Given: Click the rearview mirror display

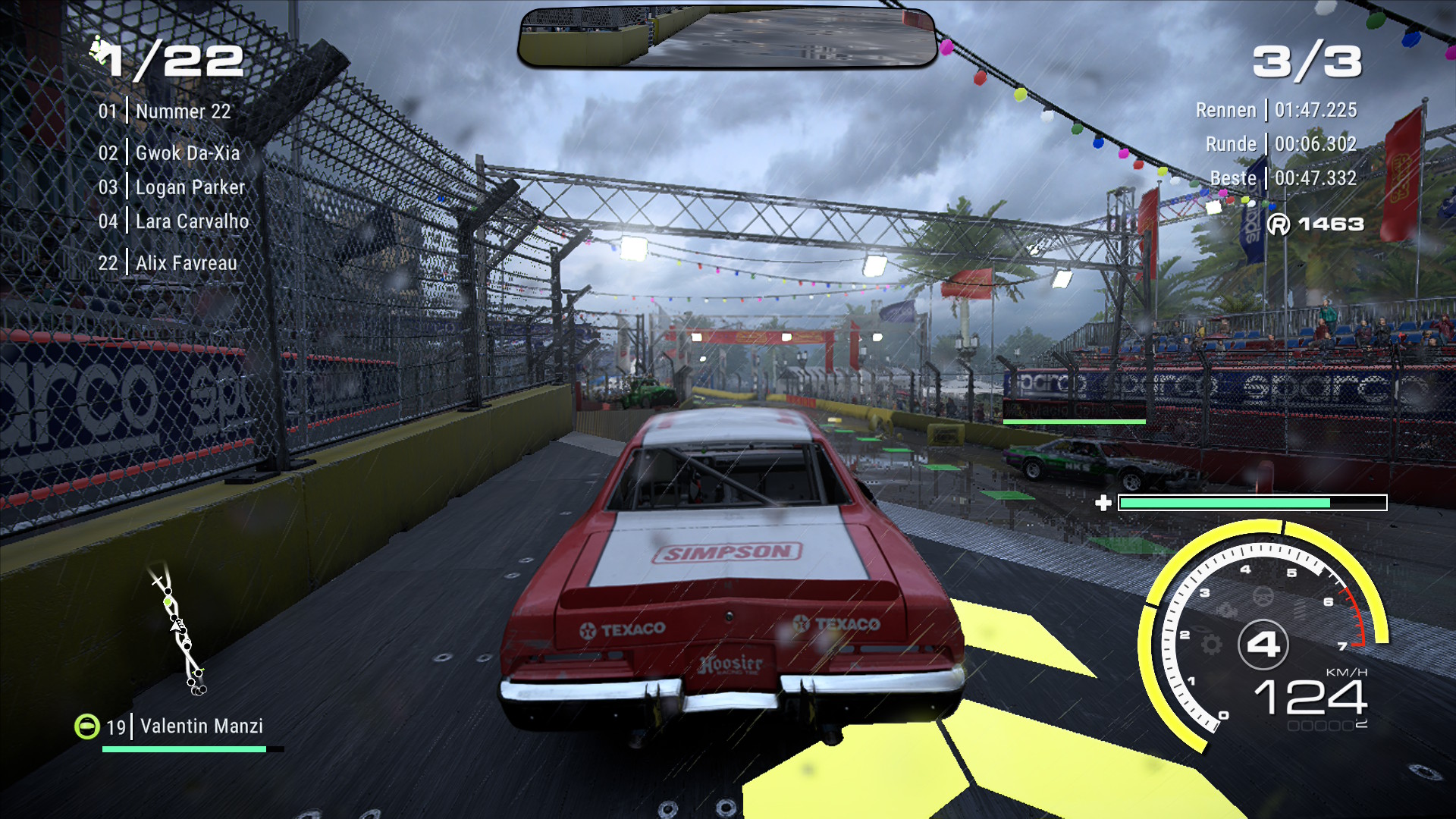Looking at the screenshot, I should (x=727, y=38).
